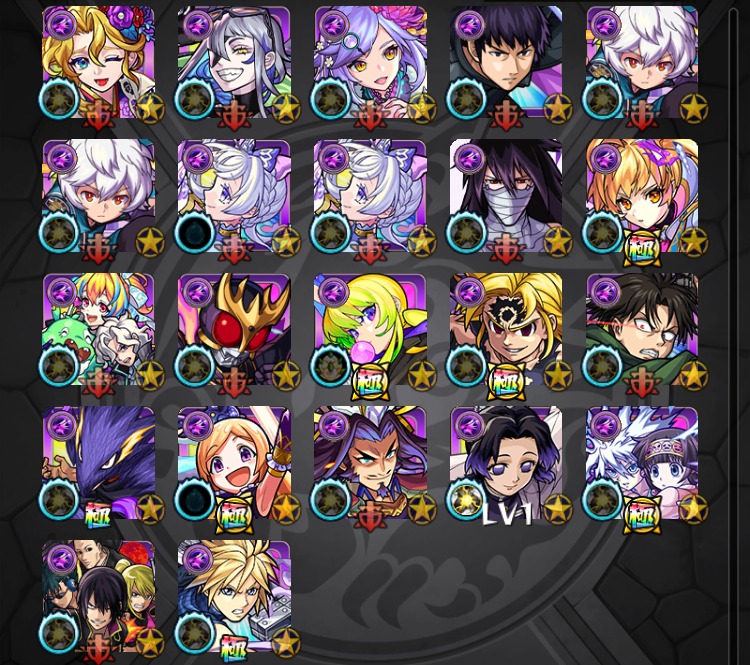This screenshot has height=665, width=750.
Task: Pick the rainbow-haired girl with green creature
Action: point(98,330)
